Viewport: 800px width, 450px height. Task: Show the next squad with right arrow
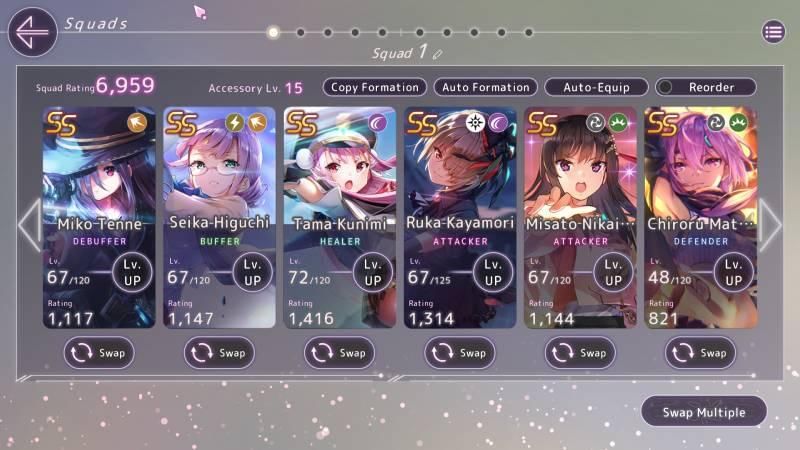click(x=770, y=225)
